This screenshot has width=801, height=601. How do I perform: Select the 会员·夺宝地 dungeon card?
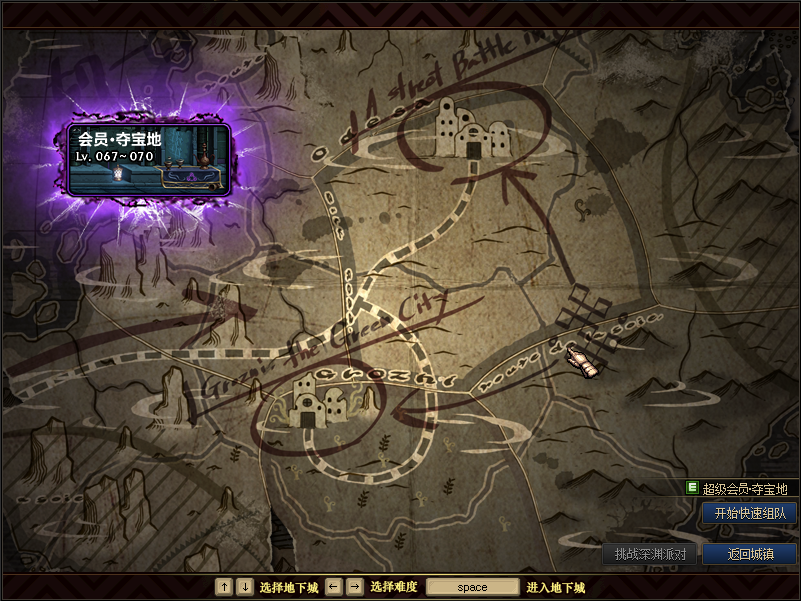(x=150, y=159)
